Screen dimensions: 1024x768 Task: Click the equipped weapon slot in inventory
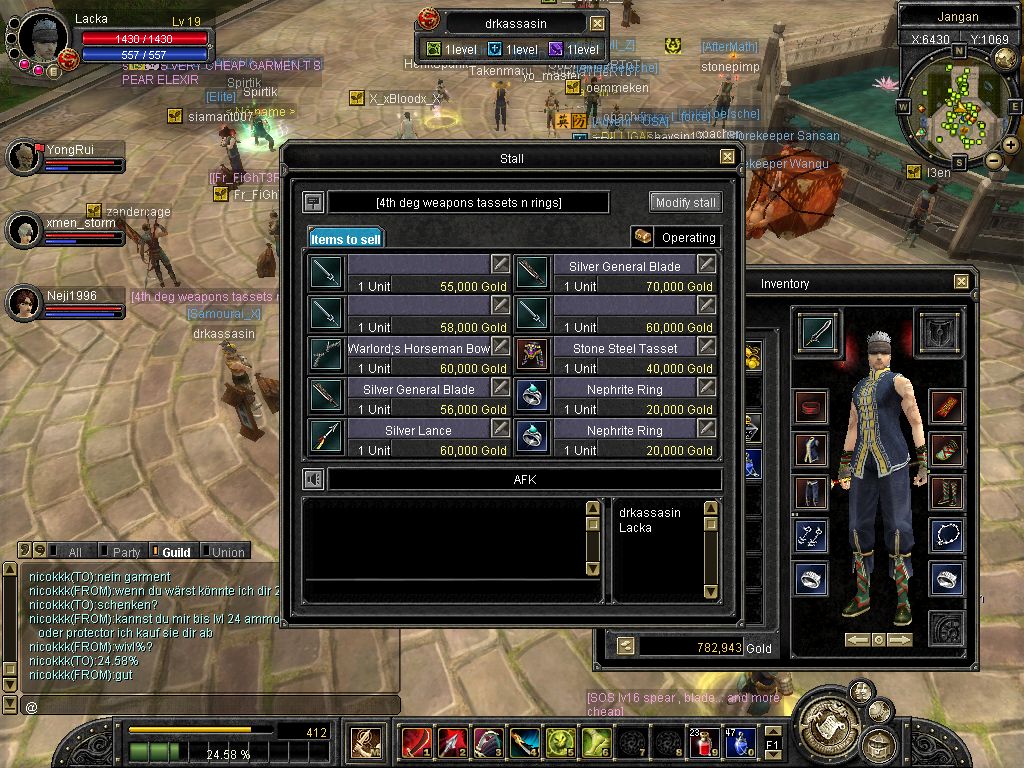820,332
